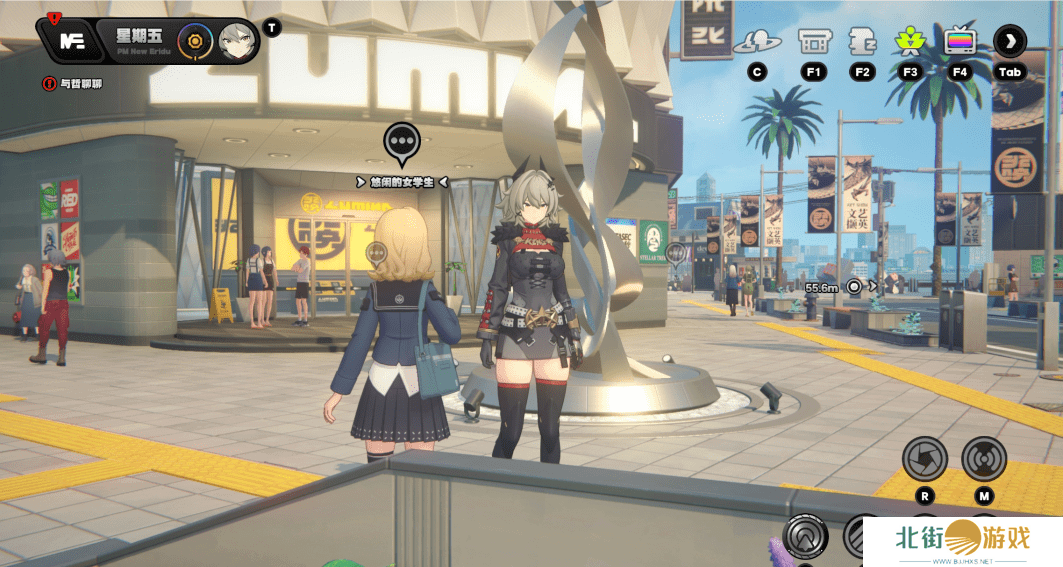The image size is (1063, 567).
Task: Open the green winged emblem icon
Action: (x=910, y=42)
